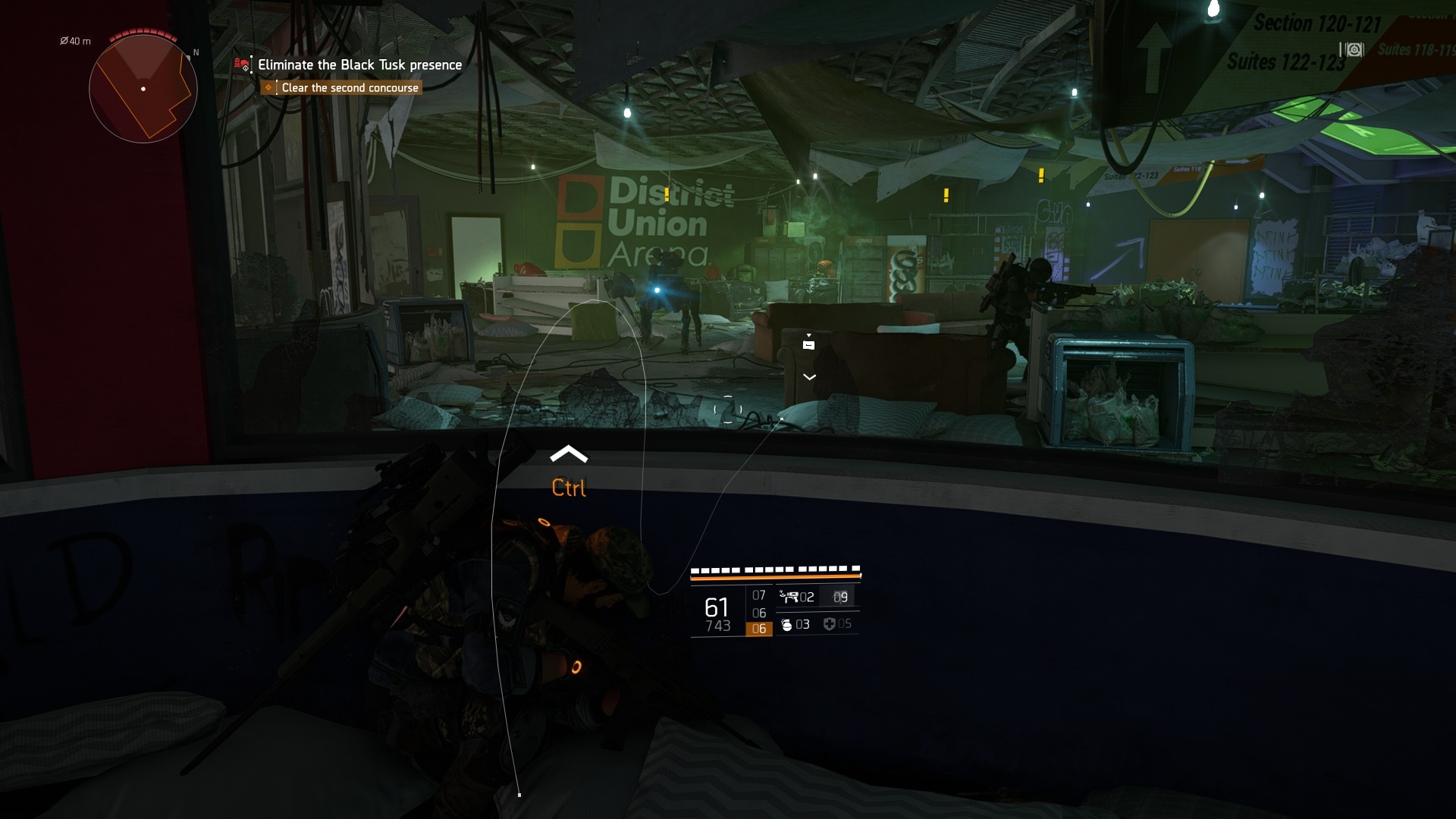
Task: Select the grenade icon
Action: (786, 624)
